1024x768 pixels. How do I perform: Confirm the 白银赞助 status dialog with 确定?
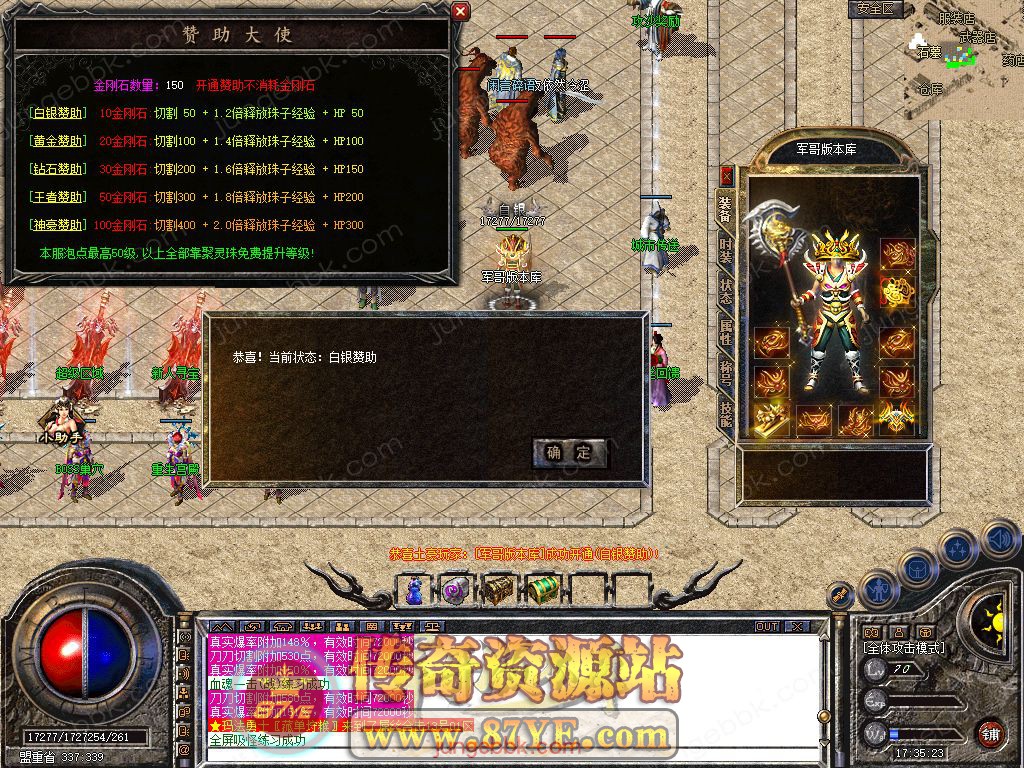point(569,452)
